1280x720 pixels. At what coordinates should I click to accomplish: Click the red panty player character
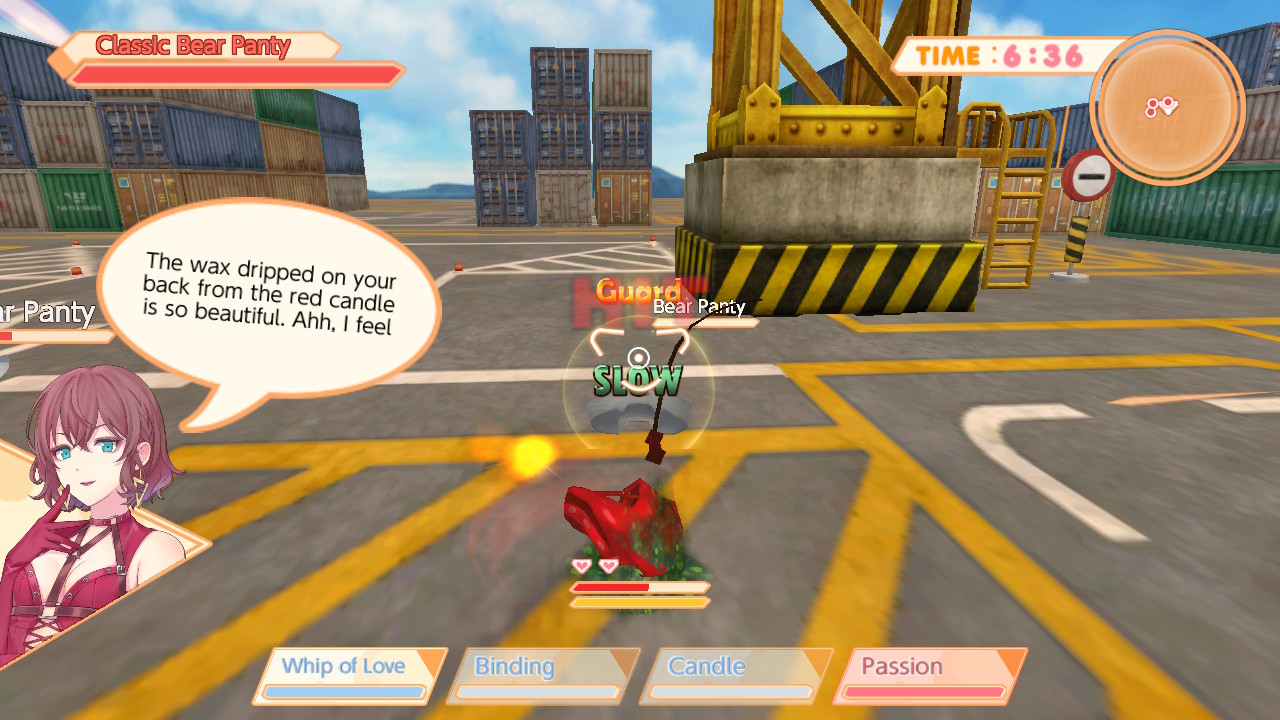[x=622, y=510]
